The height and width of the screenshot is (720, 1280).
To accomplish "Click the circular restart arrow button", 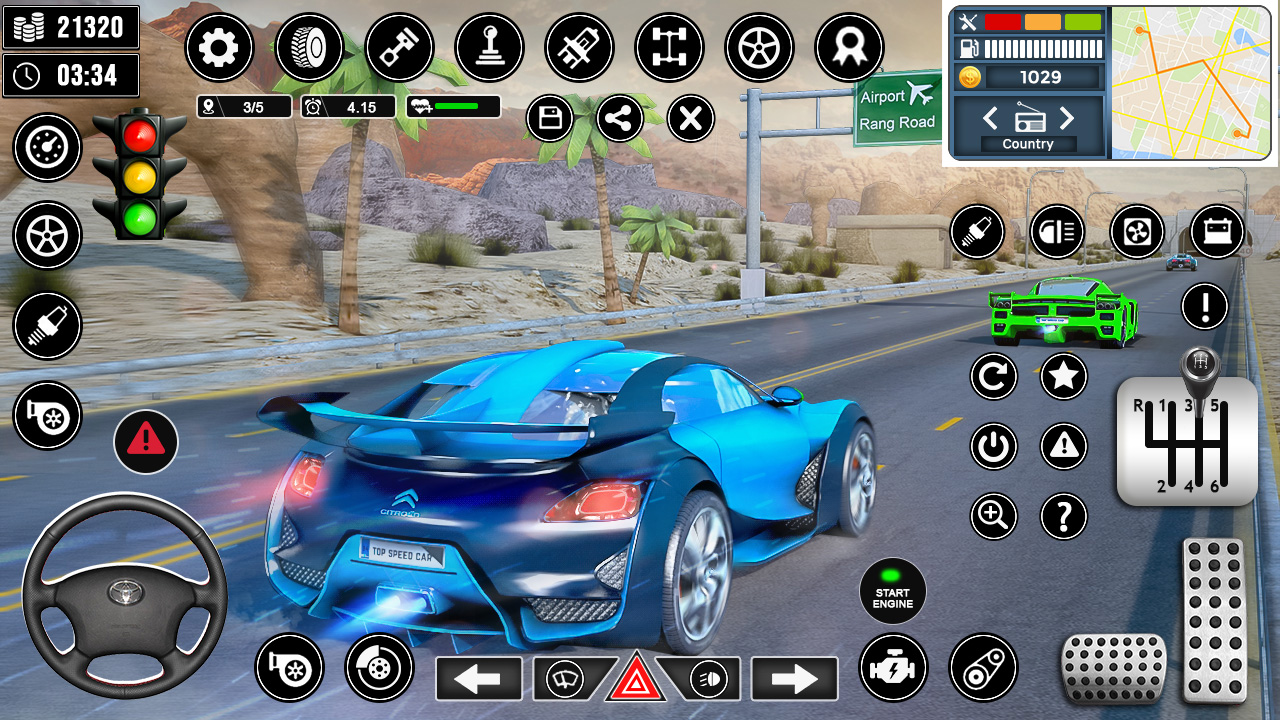I will (x=993, y=376).
